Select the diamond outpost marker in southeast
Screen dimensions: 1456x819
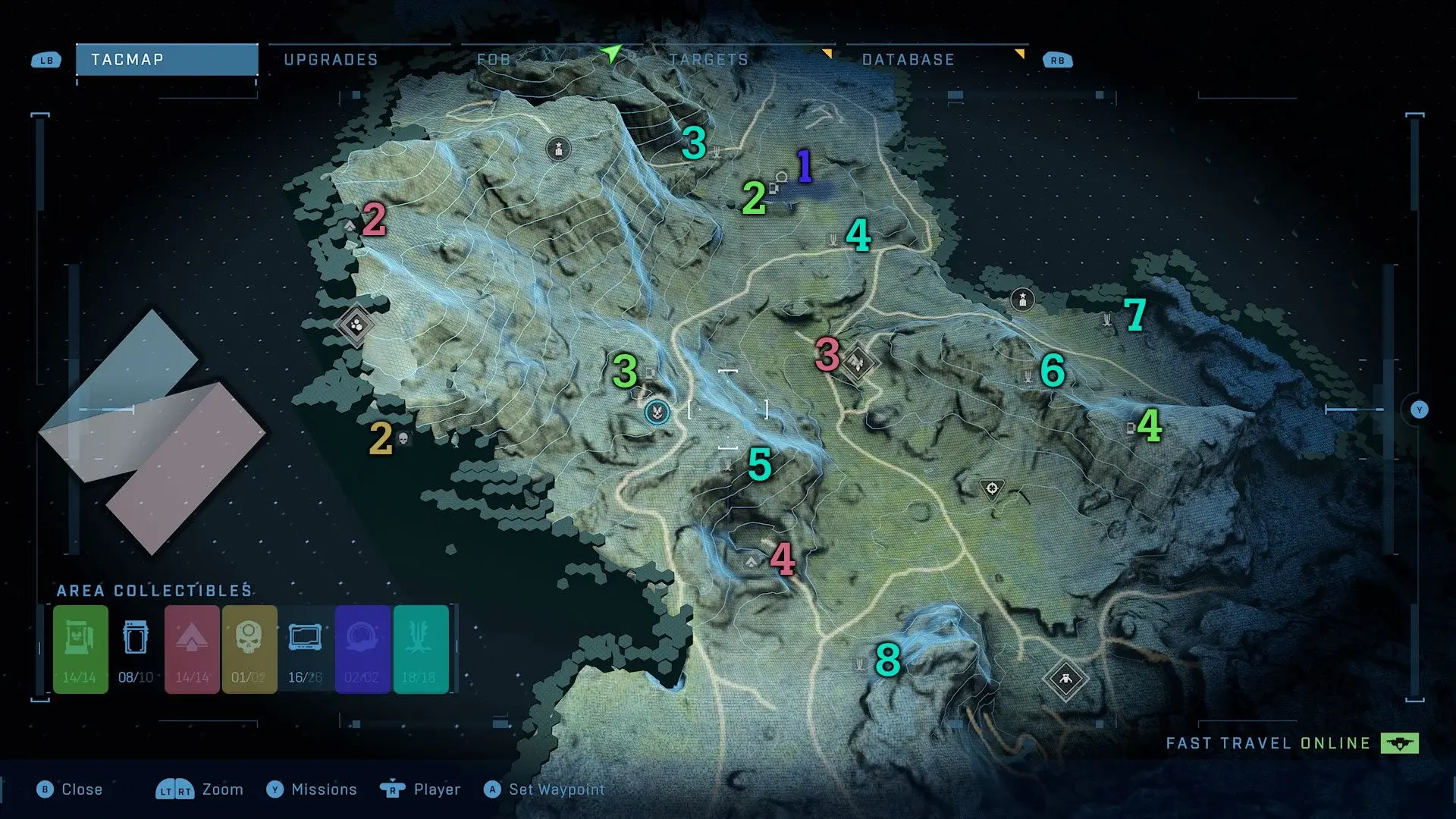(x=1065, y=679)
